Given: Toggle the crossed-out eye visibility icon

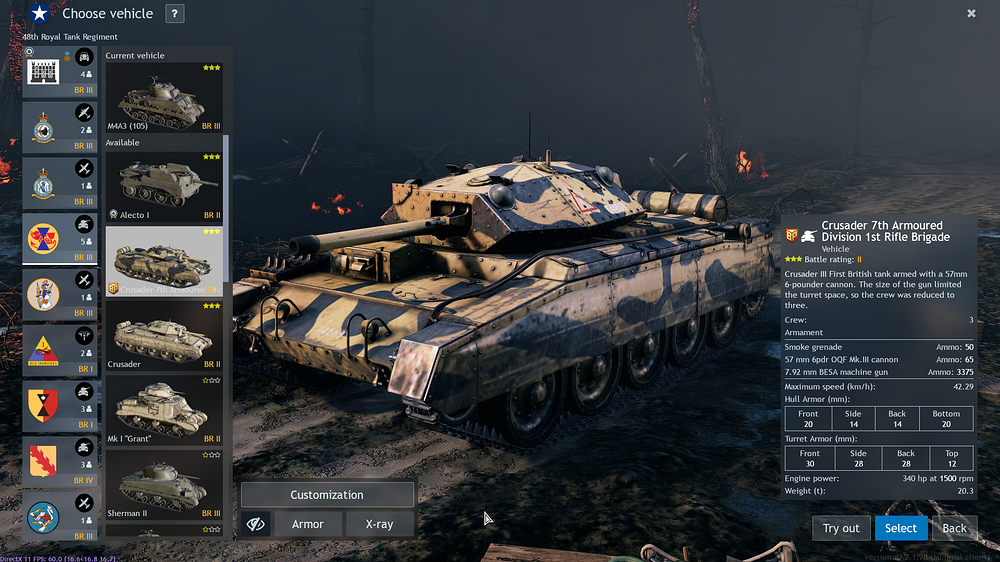Looking at the screenshot, I should point(256,524).
